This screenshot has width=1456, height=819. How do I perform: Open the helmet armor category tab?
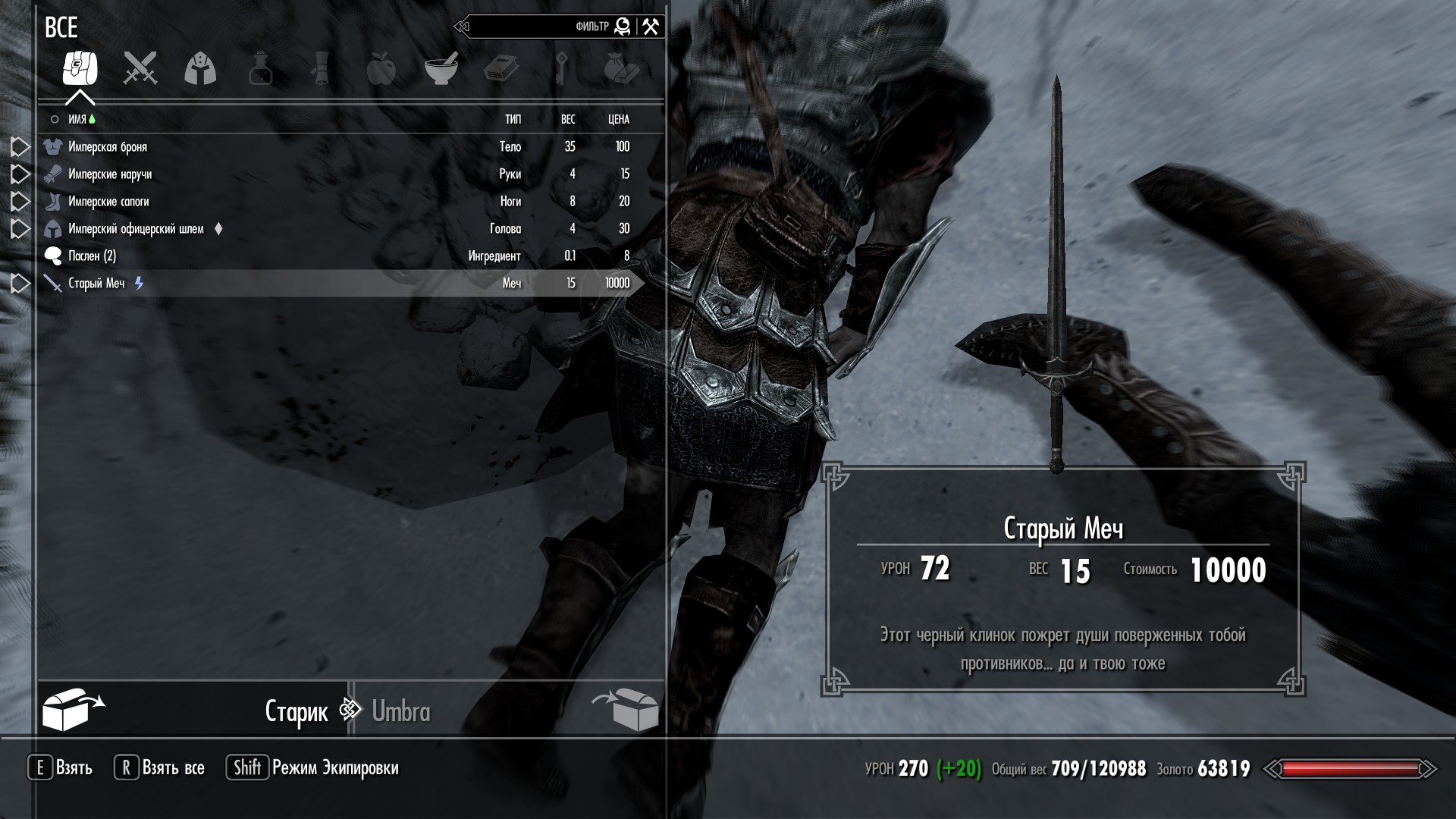tap(200, 69)
